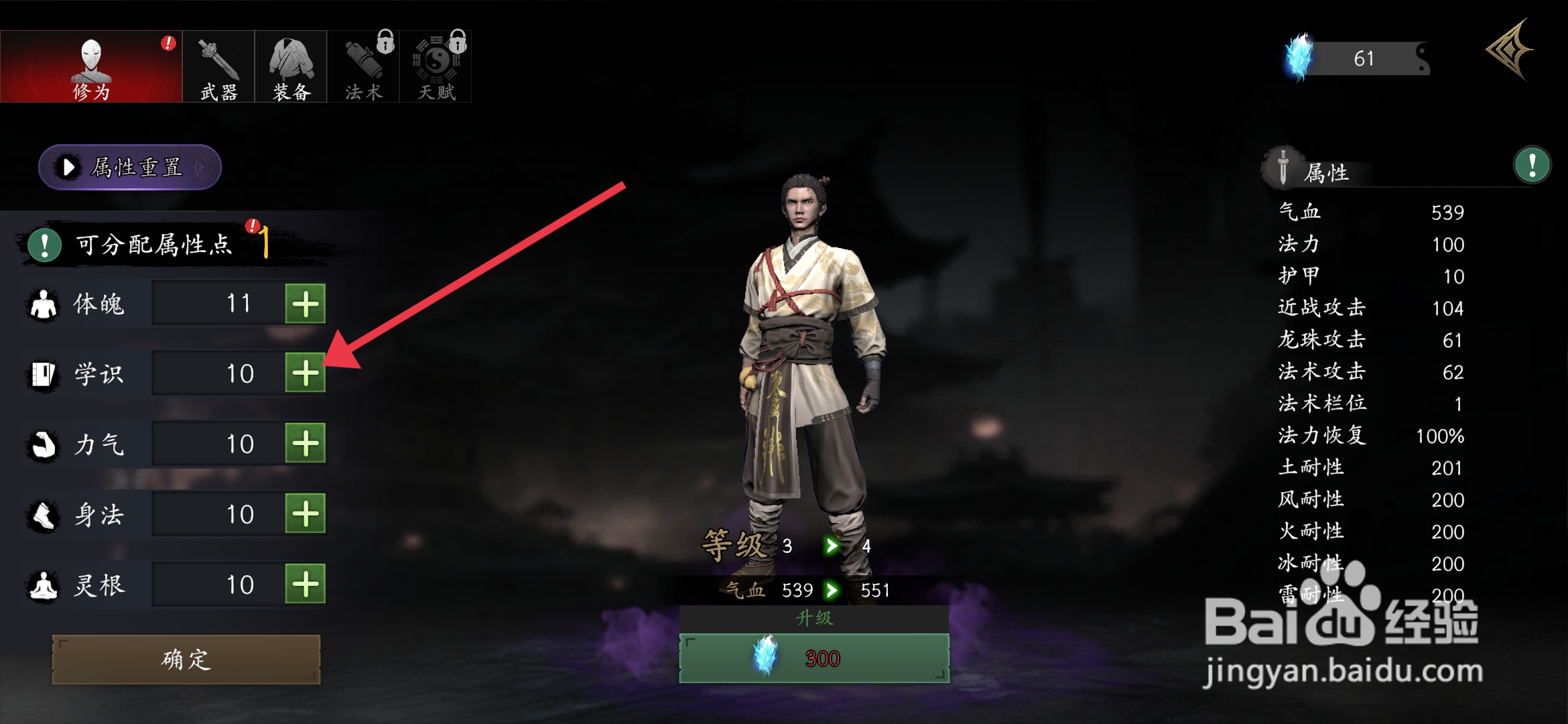This screenshot has height=724, width=1568.
Task: Click the 体魄 torso attribute icon
Action: pos(42,302)
